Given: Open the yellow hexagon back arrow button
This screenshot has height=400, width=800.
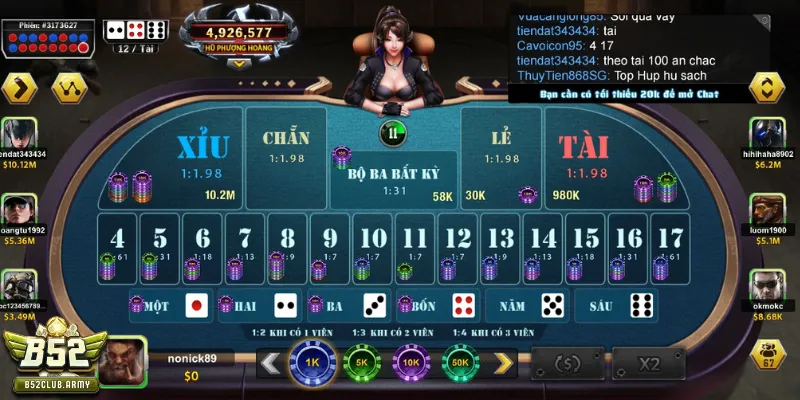Looking at the screenshot, I should tap(19, 89).
